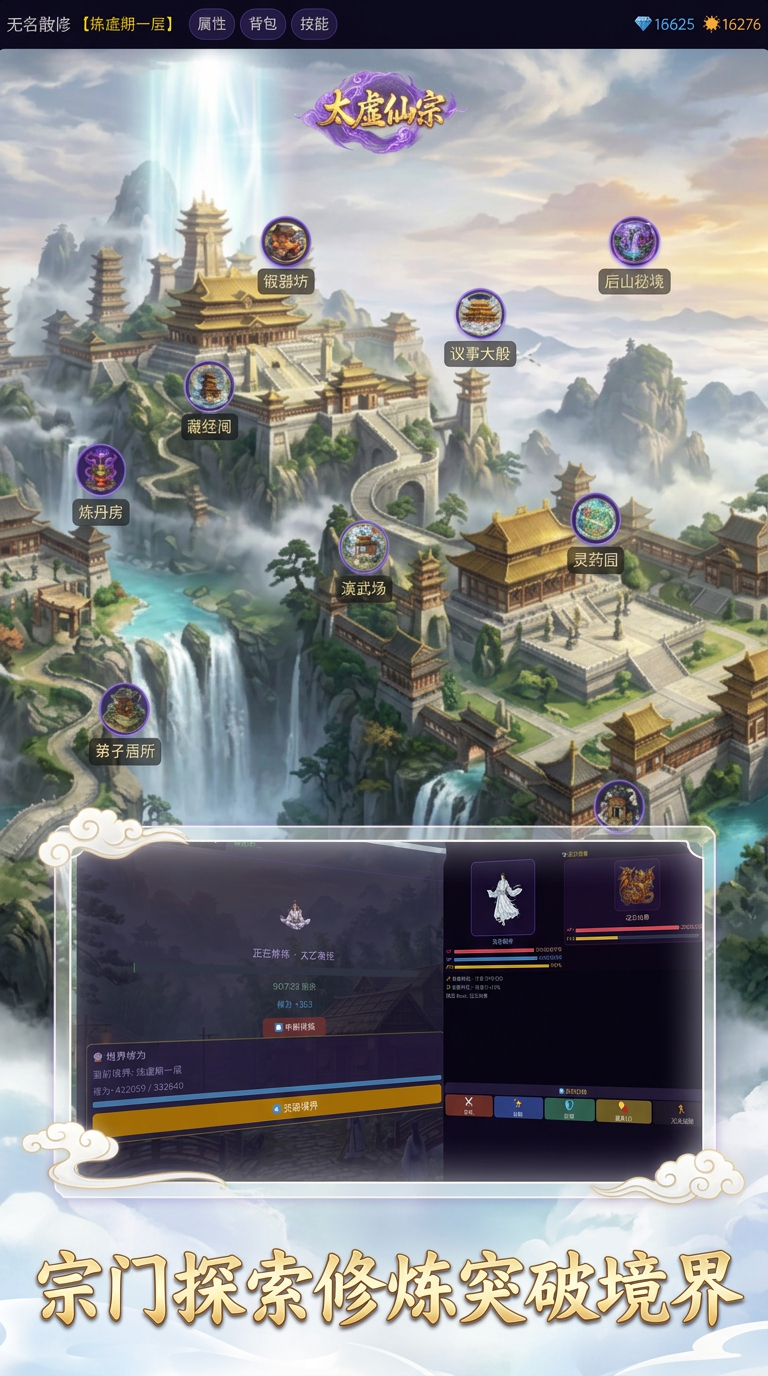Open the 背包 backpack

[x=263, y=24]
